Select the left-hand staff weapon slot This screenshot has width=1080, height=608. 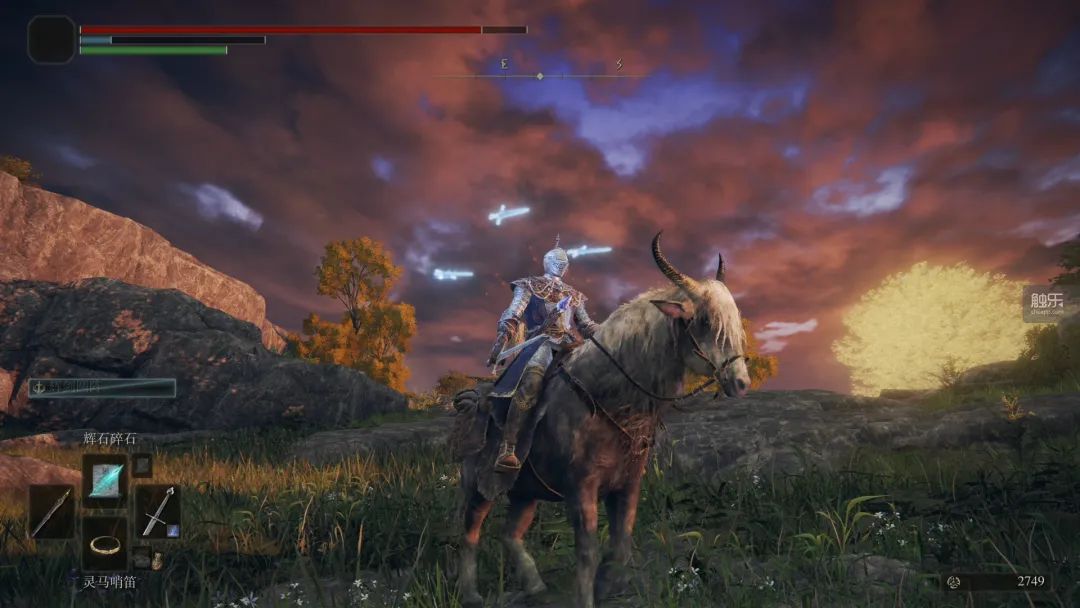[x=50, y=511]
